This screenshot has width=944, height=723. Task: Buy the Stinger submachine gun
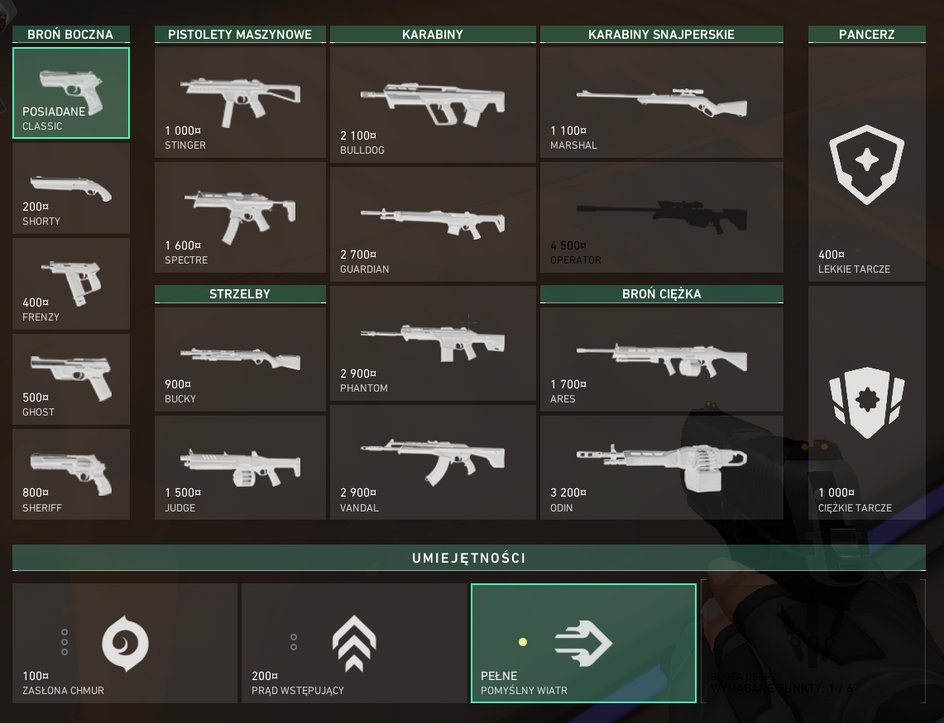point(240,101)
